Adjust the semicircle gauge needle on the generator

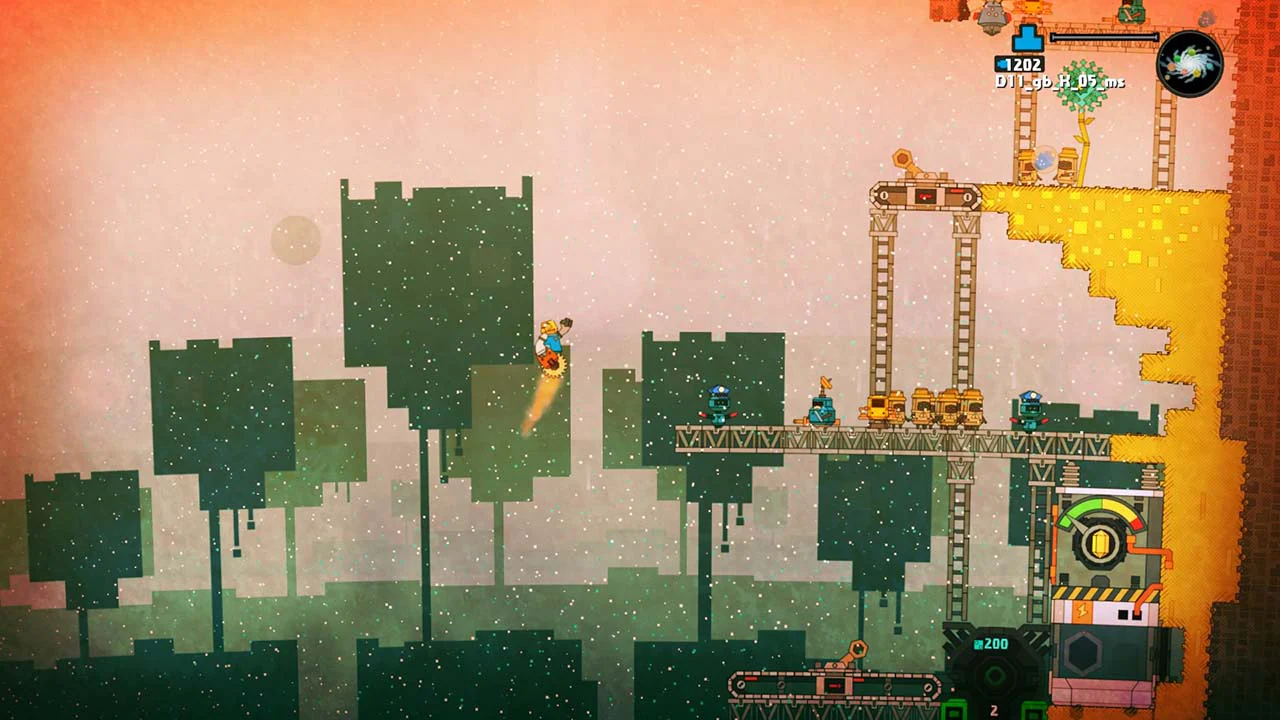click(1078, 525)
